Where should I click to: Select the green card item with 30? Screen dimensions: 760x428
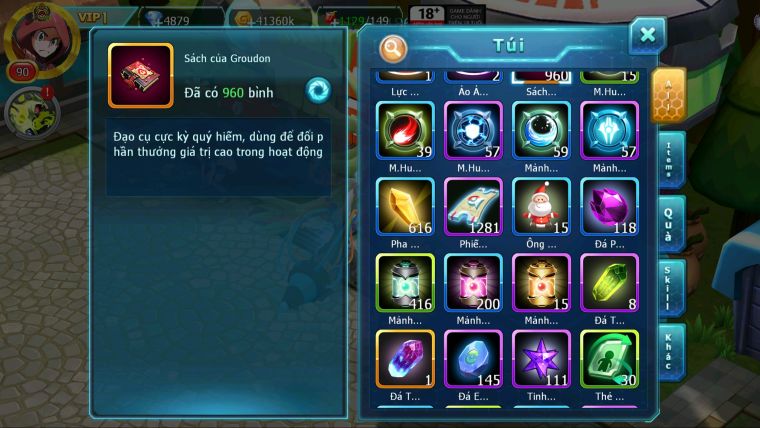coord(609,358)
